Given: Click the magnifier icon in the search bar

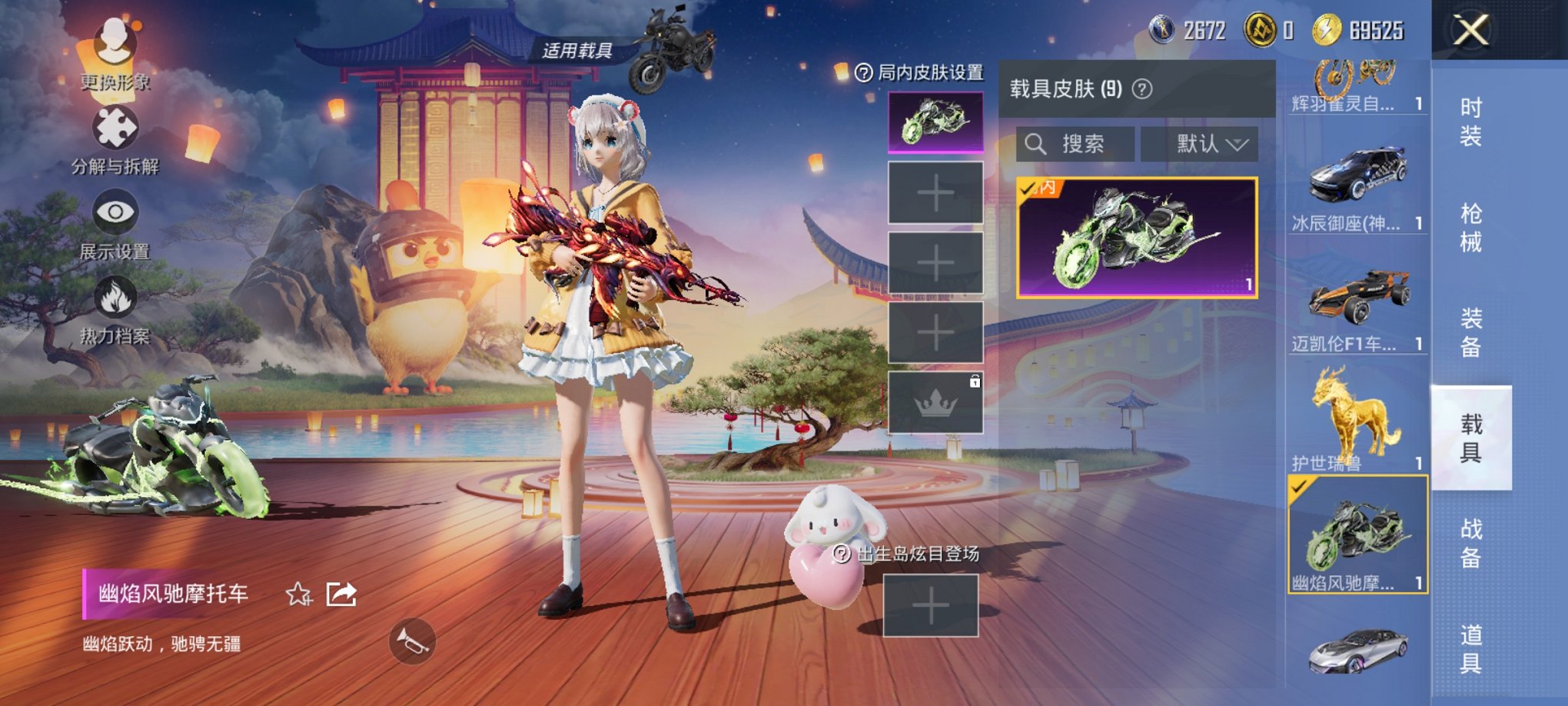Looking at the screenshot, I should [x=1037, y=145].
